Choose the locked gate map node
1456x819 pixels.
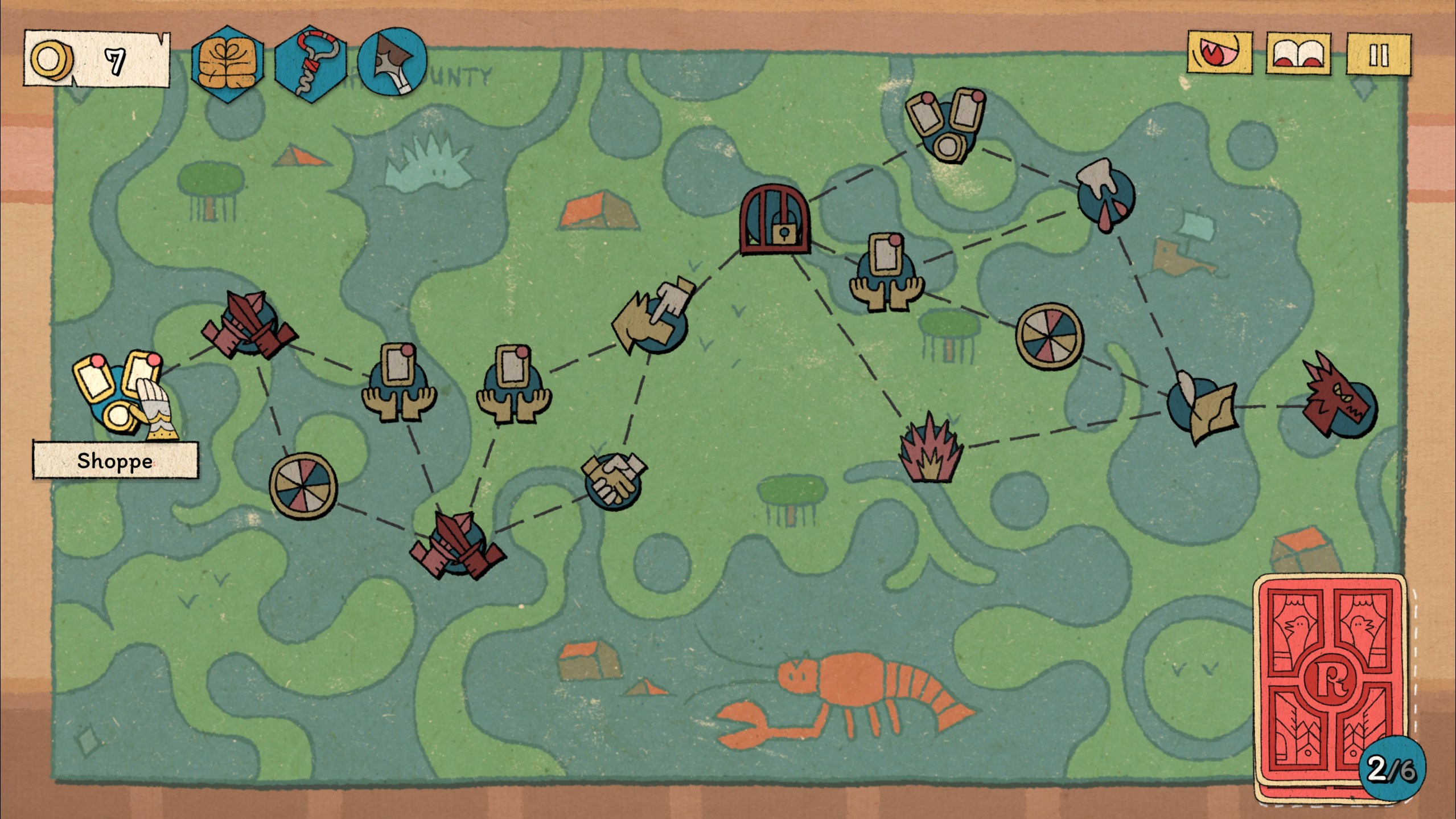(775, 219)
